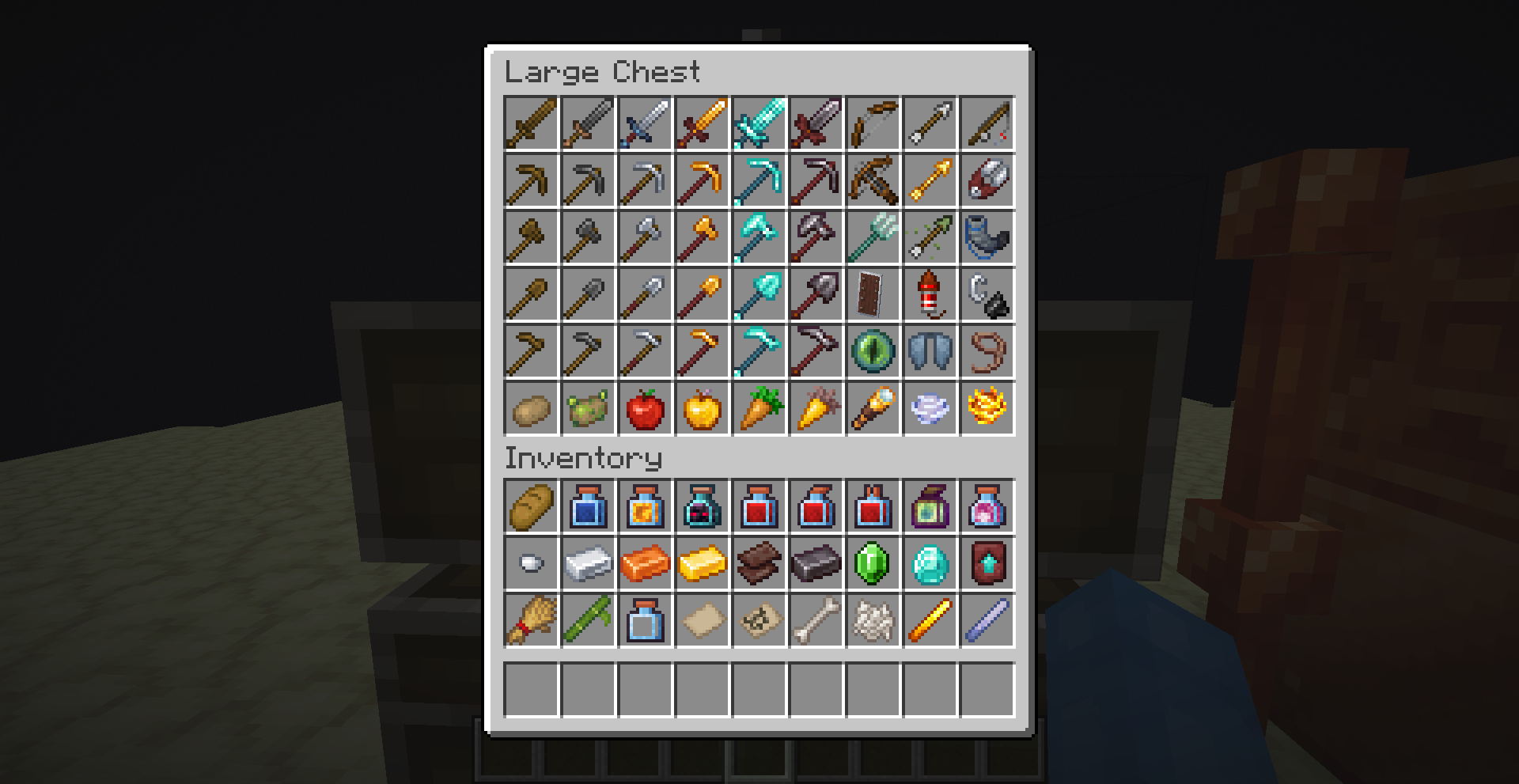Click the trident in the chest
Screen dimensions: 1519x784
[x=872, y=238]
